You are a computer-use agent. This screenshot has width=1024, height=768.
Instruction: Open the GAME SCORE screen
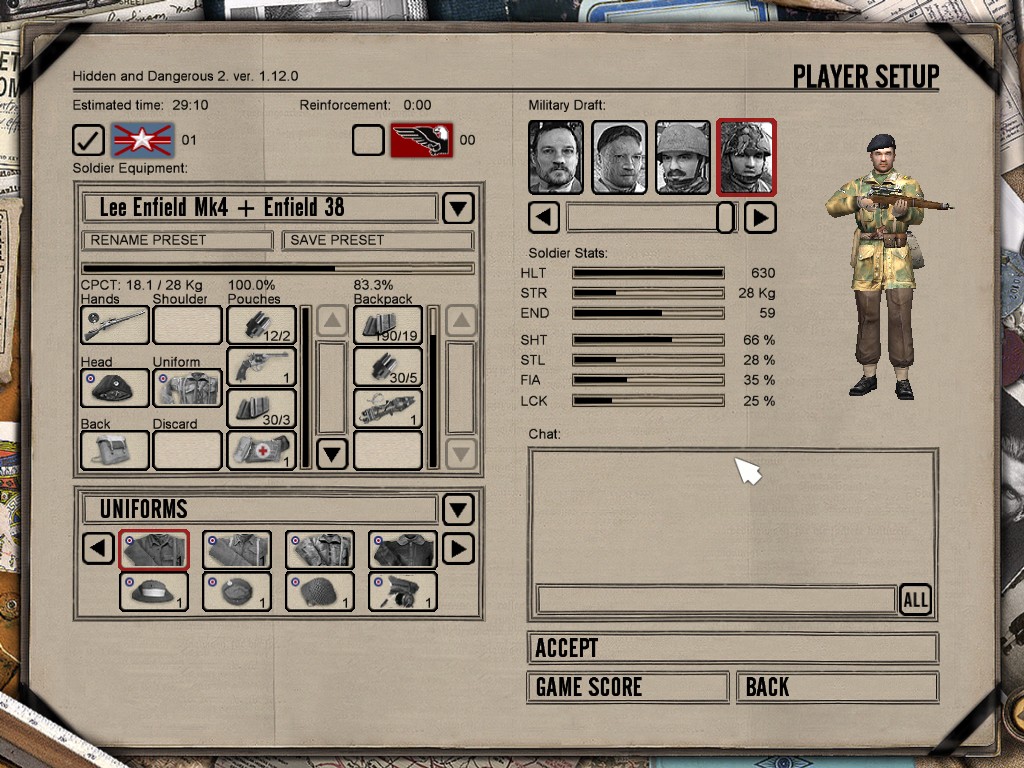tap(627, 687)
